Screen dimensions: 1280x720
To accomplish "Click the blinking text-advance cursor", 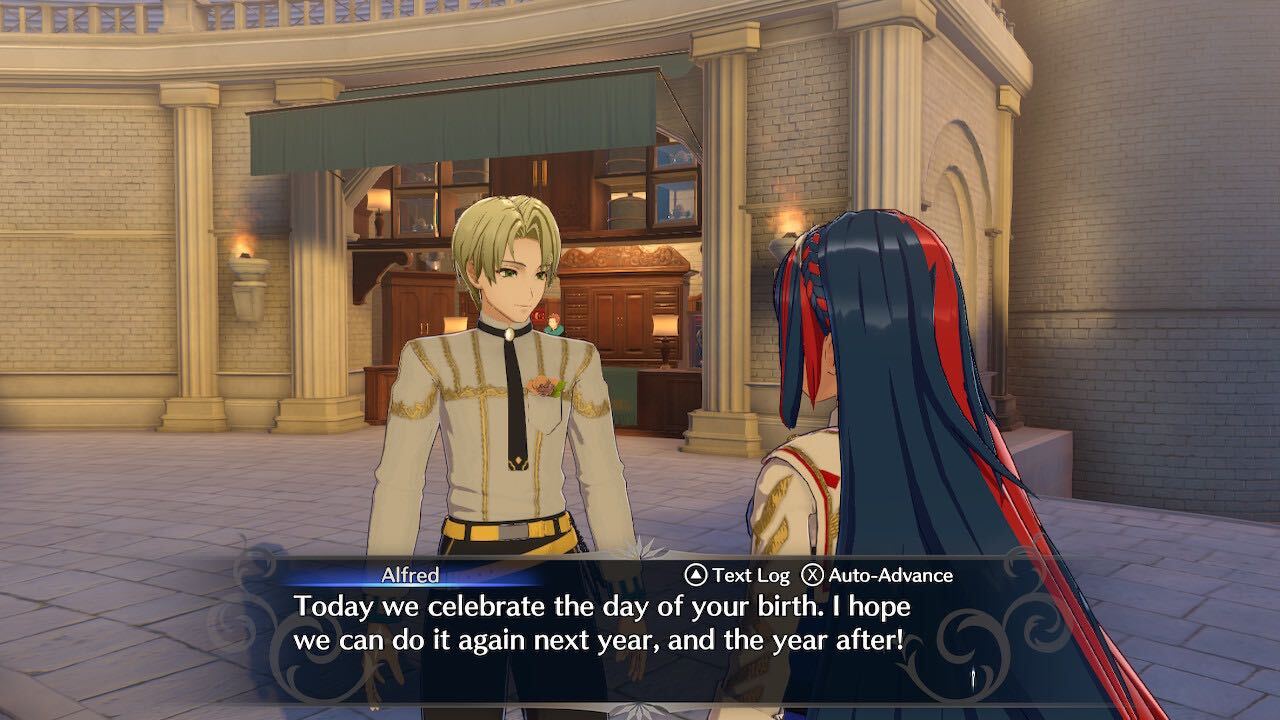I will click(x=973, y=676).
